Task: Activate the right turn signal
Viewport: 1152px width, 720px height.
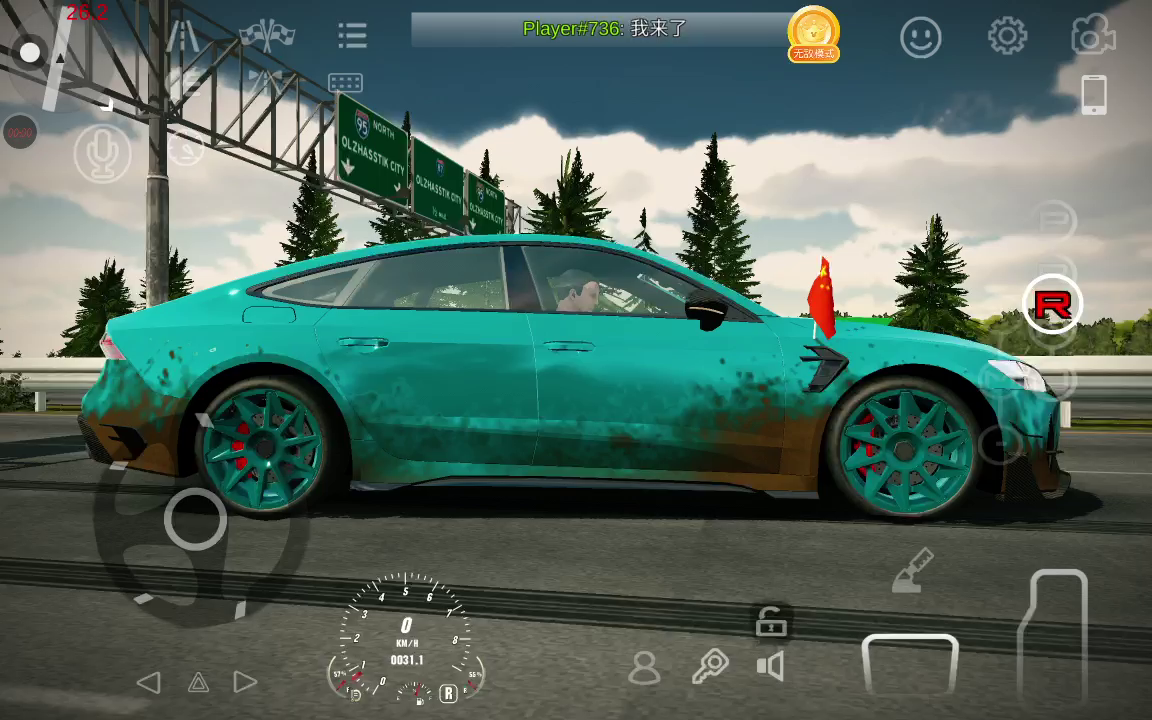Action: pyautogui.click(x=246, y=683)
